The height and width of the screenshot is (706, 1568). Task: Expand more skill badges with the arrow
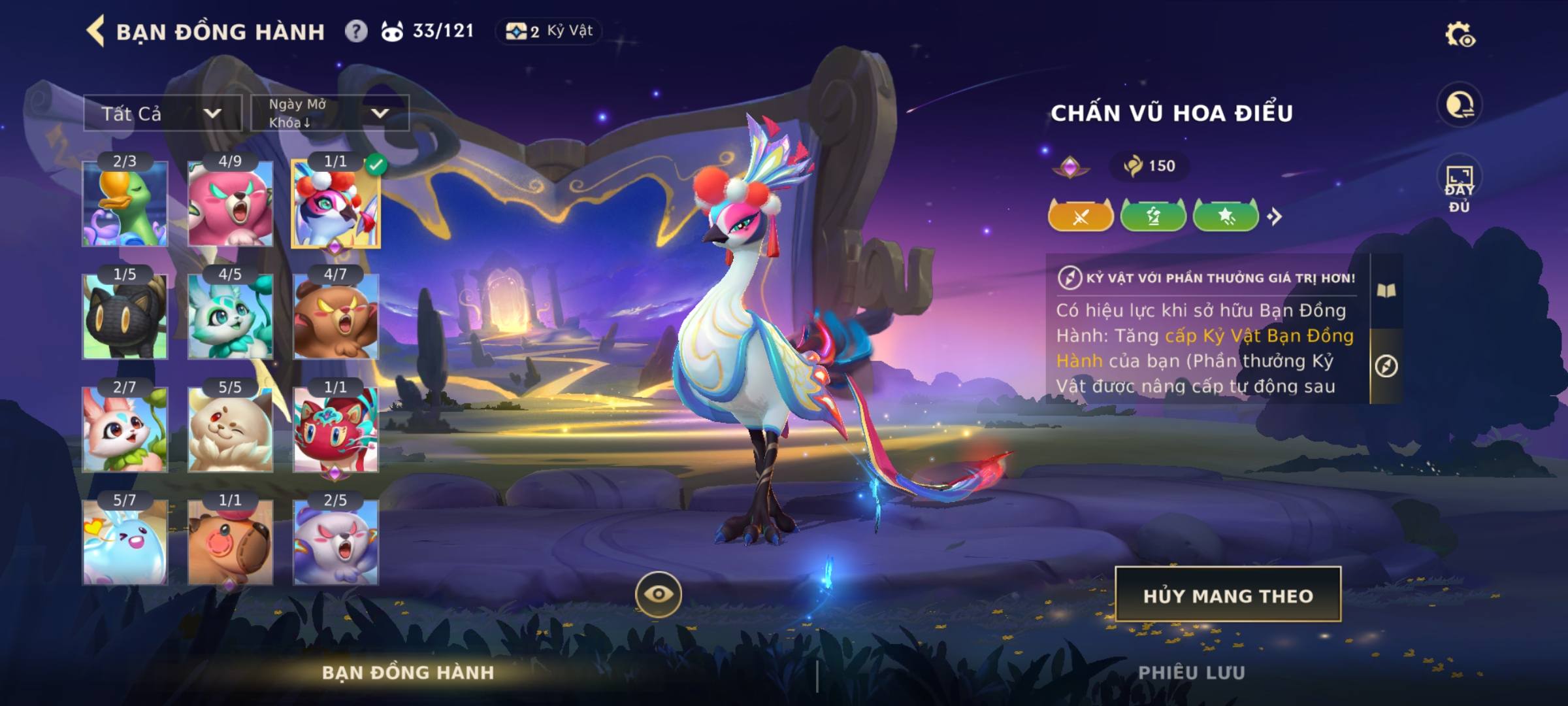(x=1275, y=216)
